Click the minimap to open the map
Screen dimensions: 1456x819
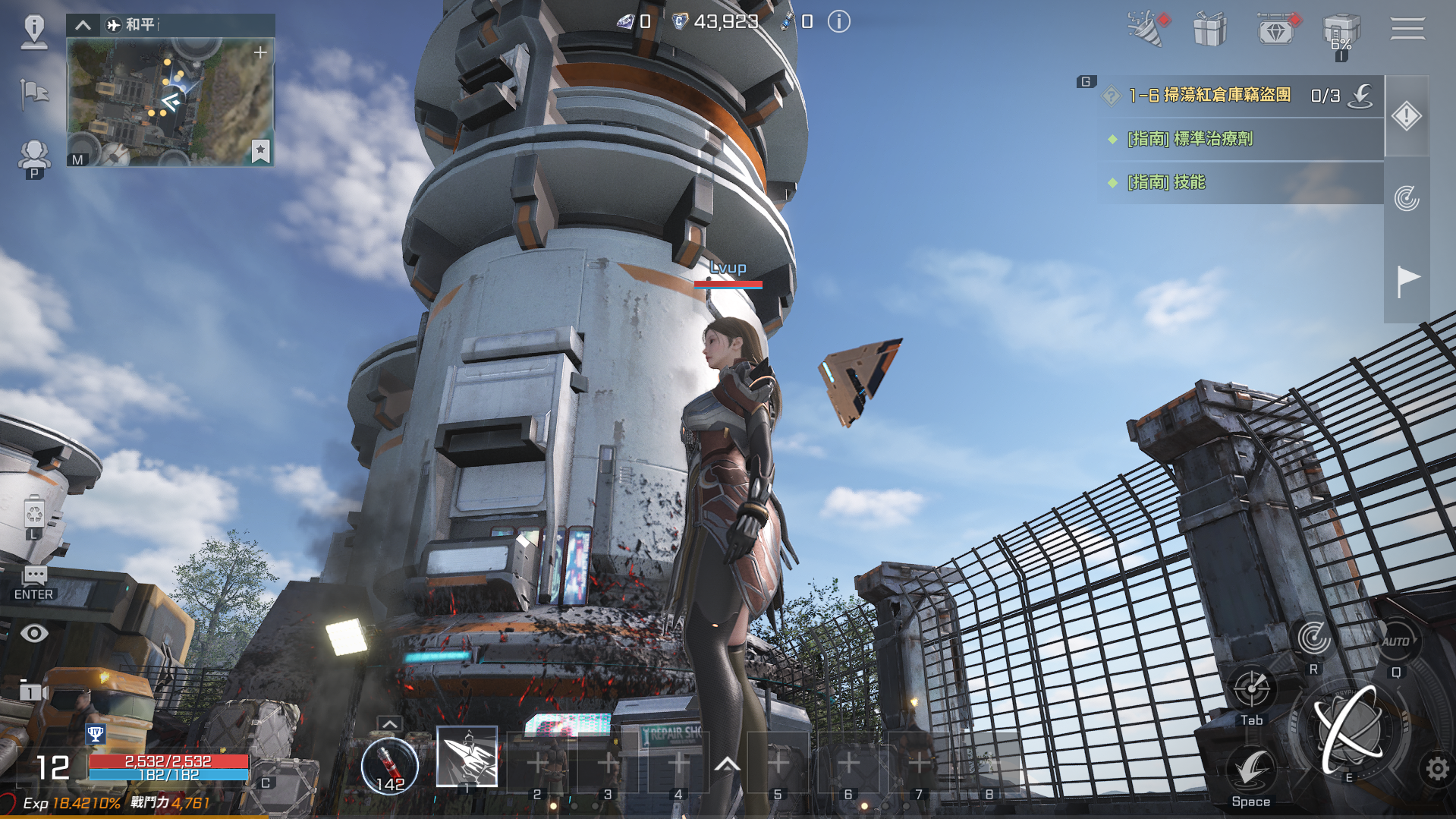coord(170,102)
